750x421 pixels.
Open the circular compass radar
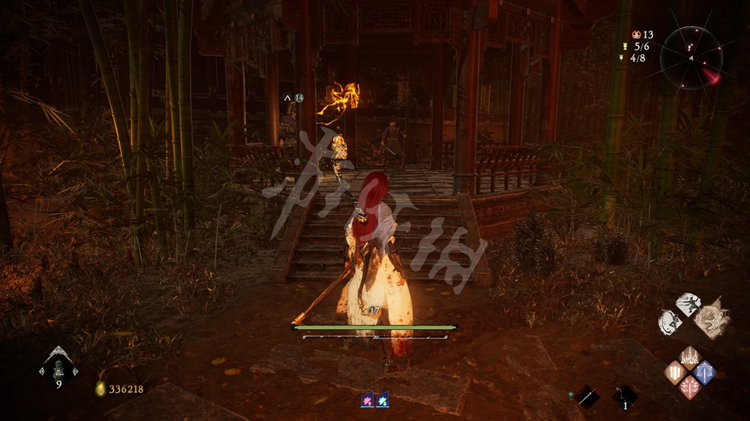point(690,57)
